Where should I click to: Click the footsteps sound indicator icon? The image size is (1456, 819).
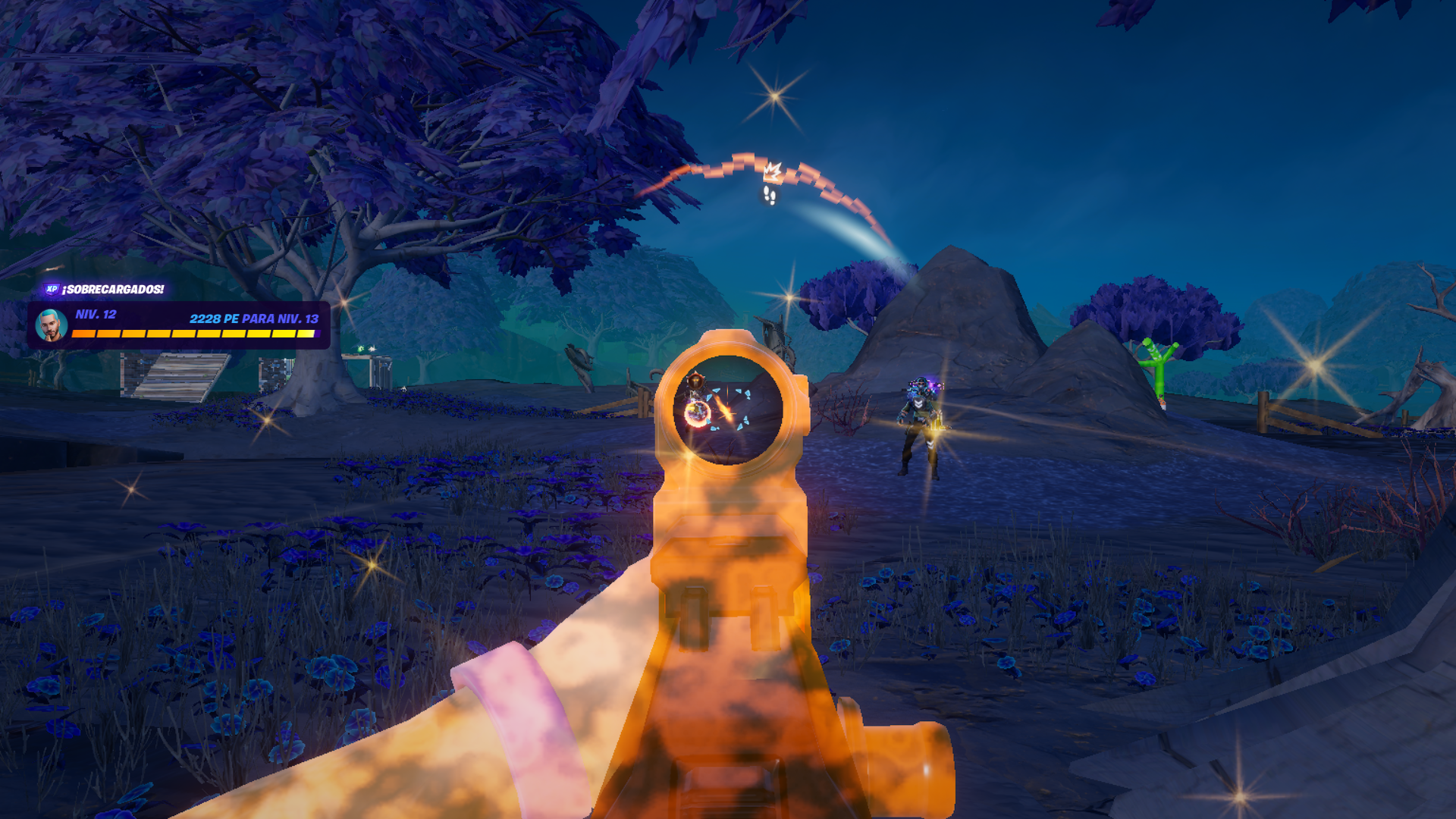pyautogui.click(x=770, y=196)
